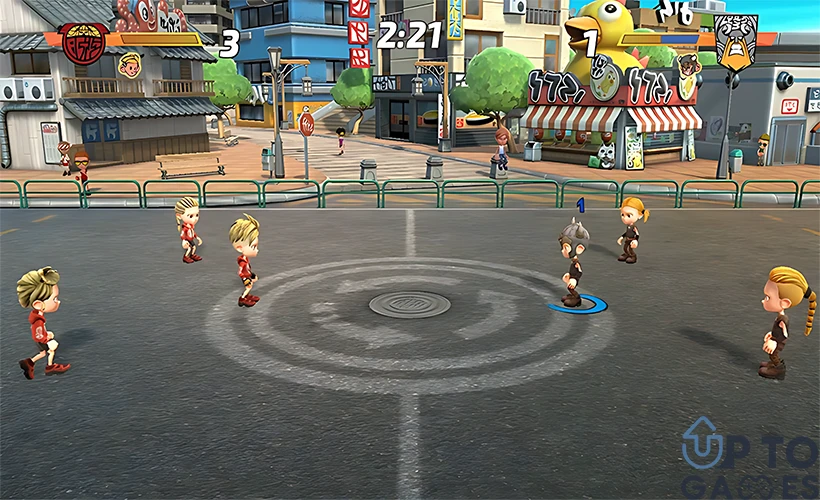Click the viking mask team emblem
The height and width of the screenshot is (500, 820).
[x=735, y=41]
